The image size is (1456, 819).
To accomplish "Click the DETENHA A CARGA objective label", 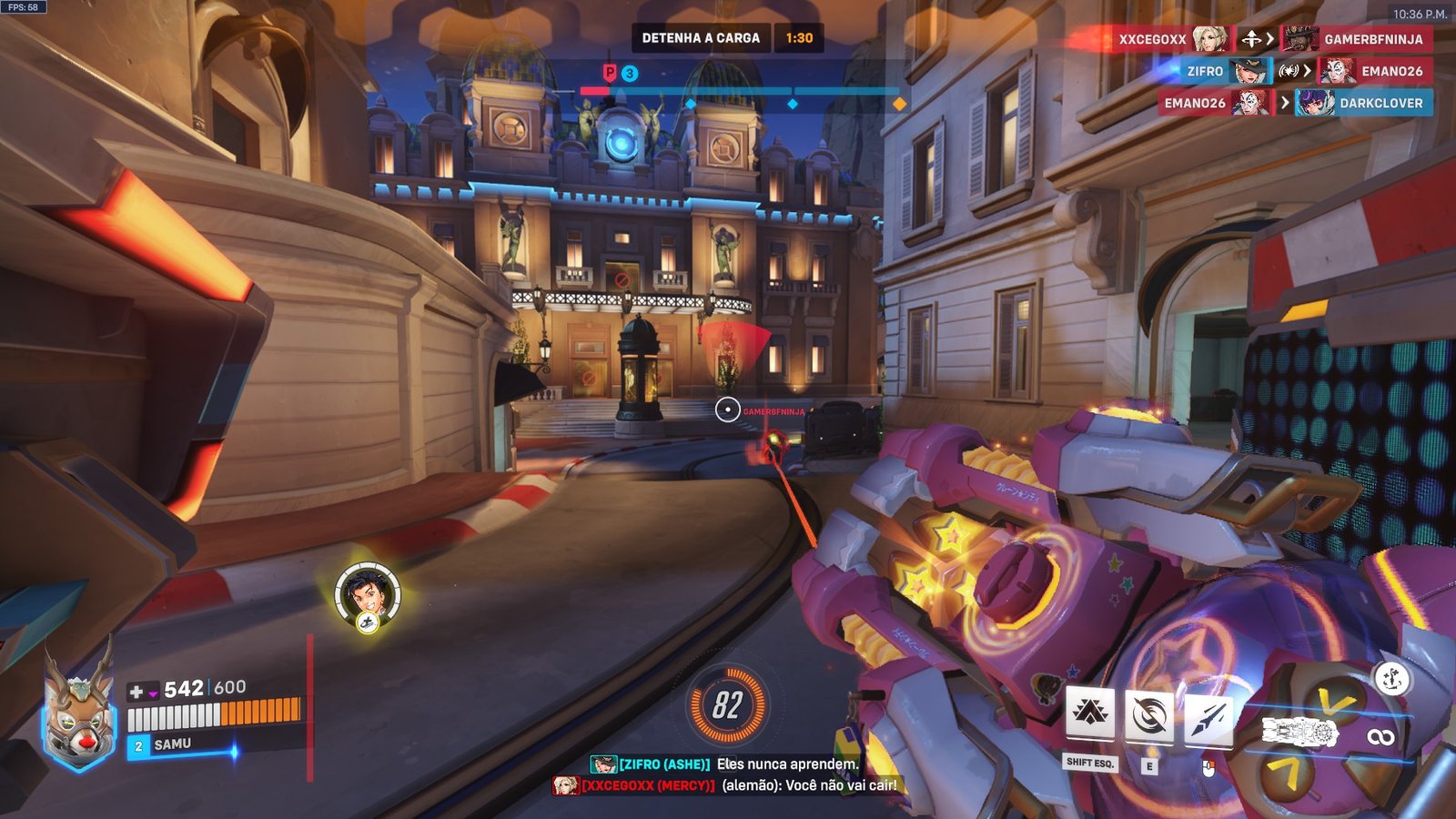I will click(x=700, y=38).
